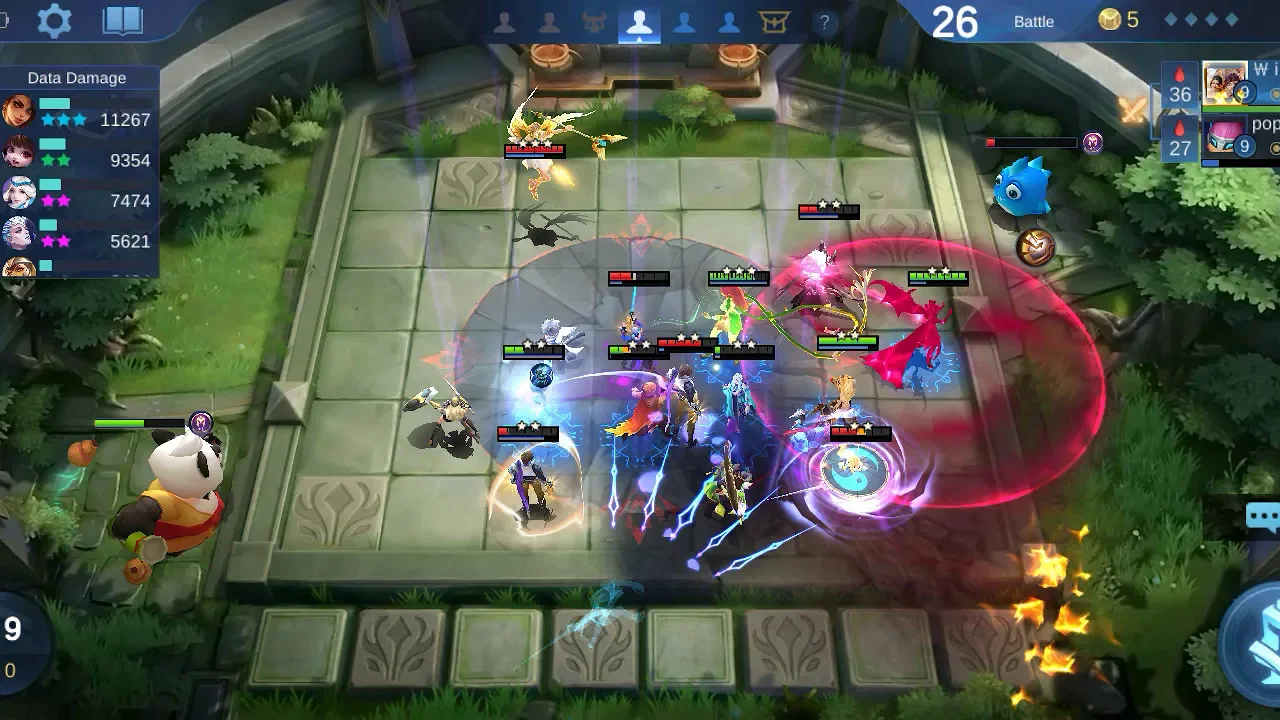The image size is (1280, 720).
Task: Switch to the bull head tab
Action: point(595,22)
